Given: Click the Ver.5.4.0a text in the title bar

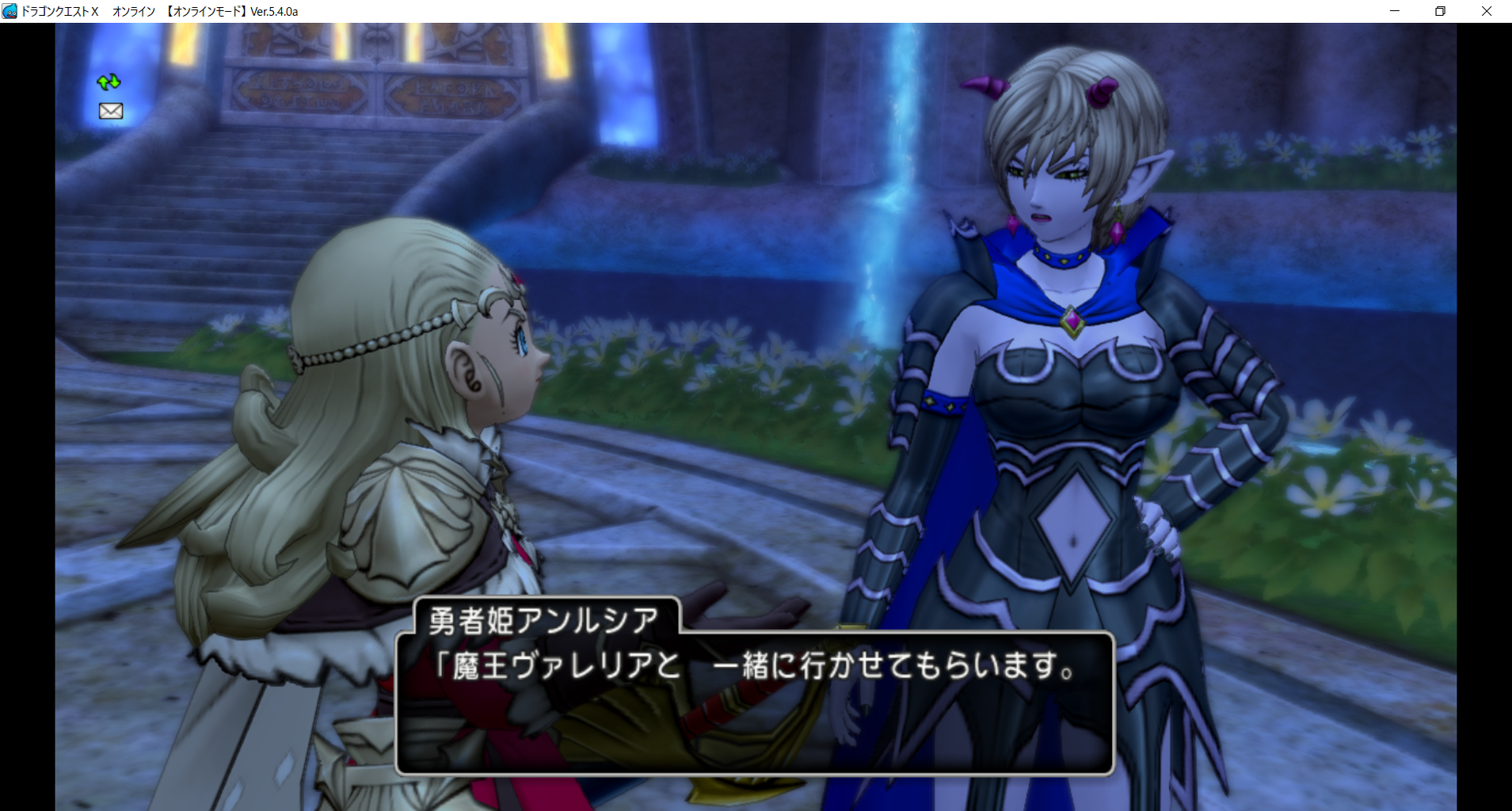Looking at the screenshot, I should coord(273,11).
